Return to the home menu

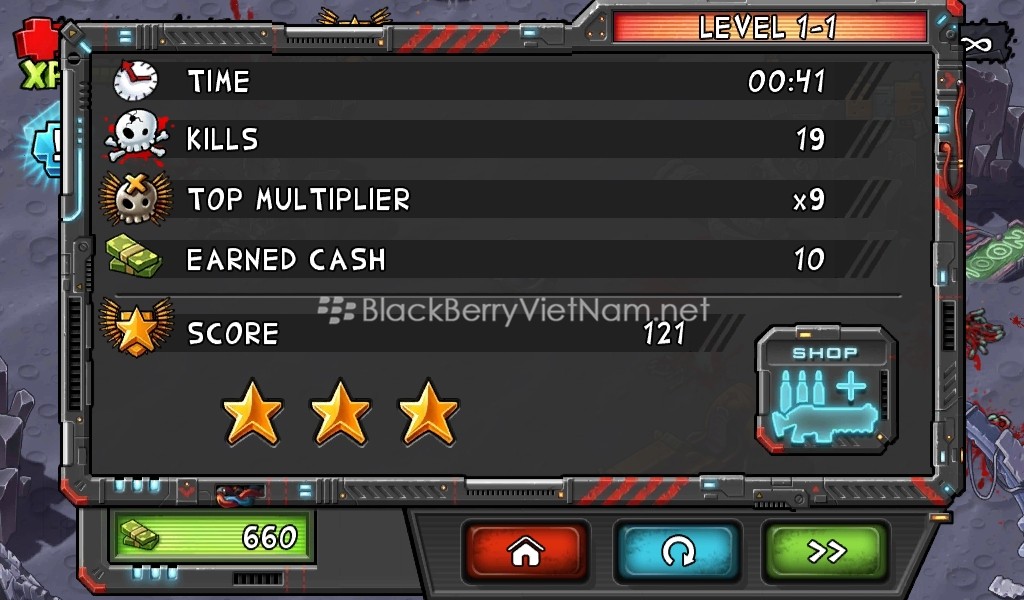525,551
